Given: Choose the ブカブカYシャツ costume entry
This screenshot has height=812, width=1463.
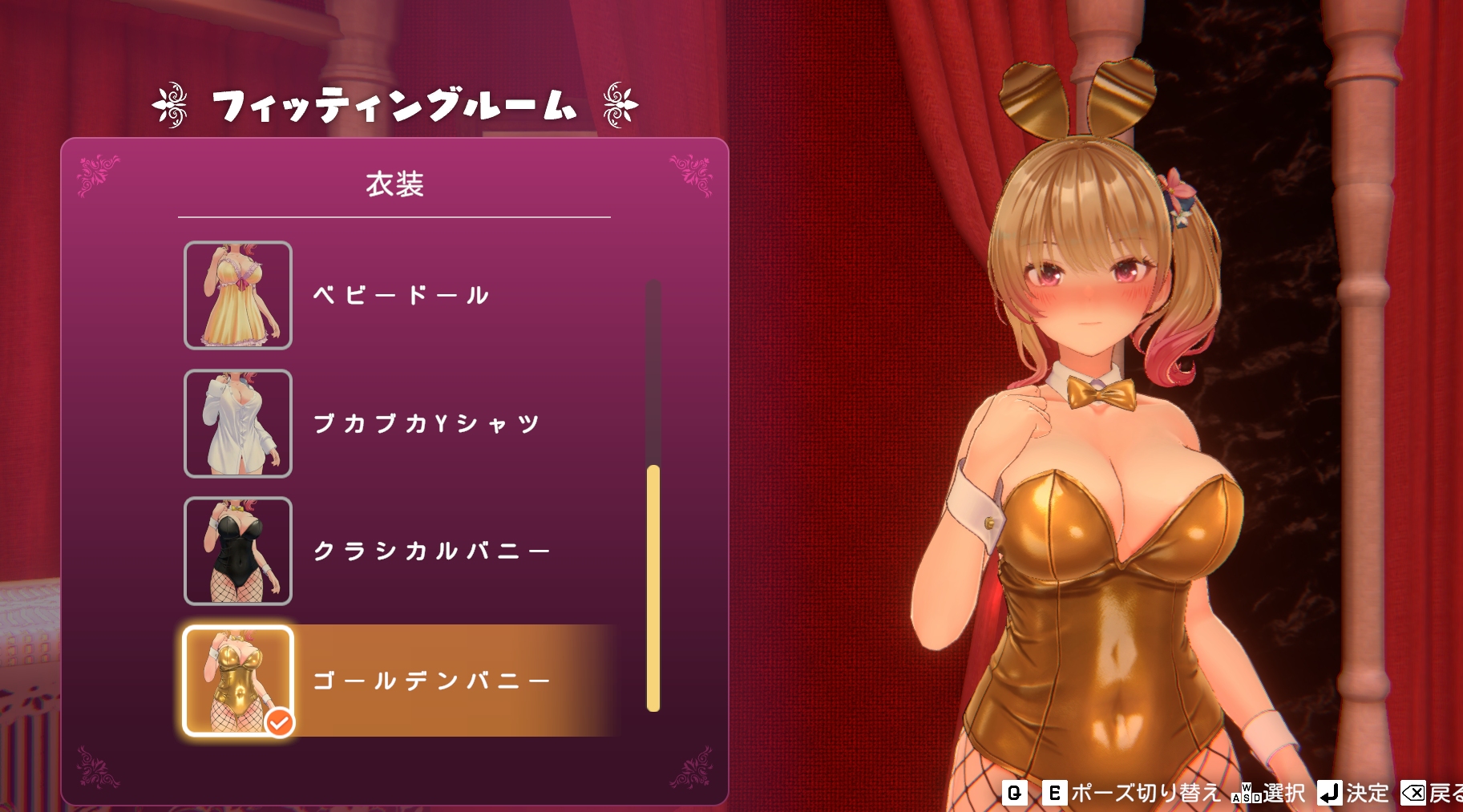Looking at the screenshot, I should 426,423.
